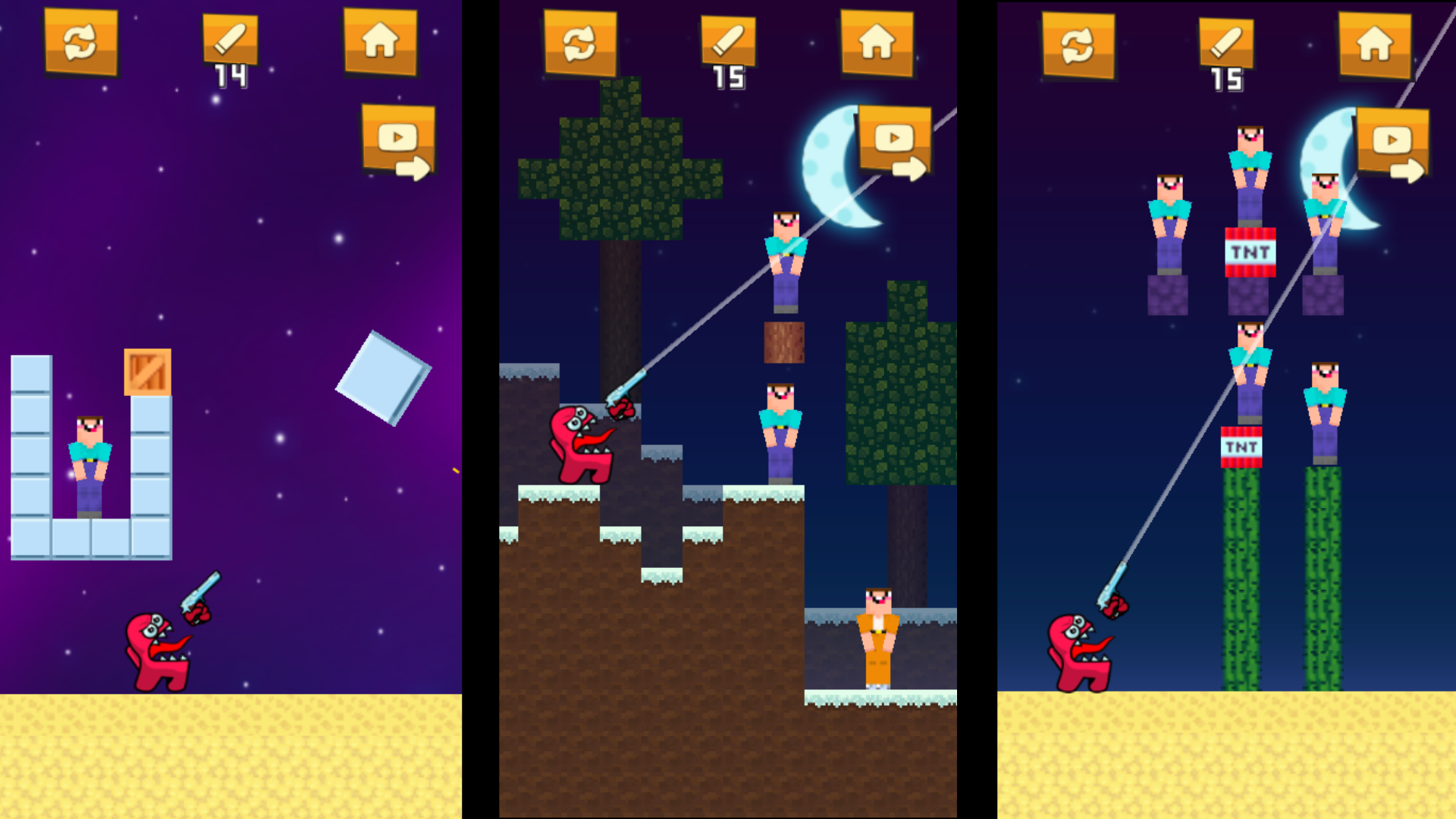Select the bullet counter icon in right panel
This screenshot has width=1456, height=819.
1227,38
